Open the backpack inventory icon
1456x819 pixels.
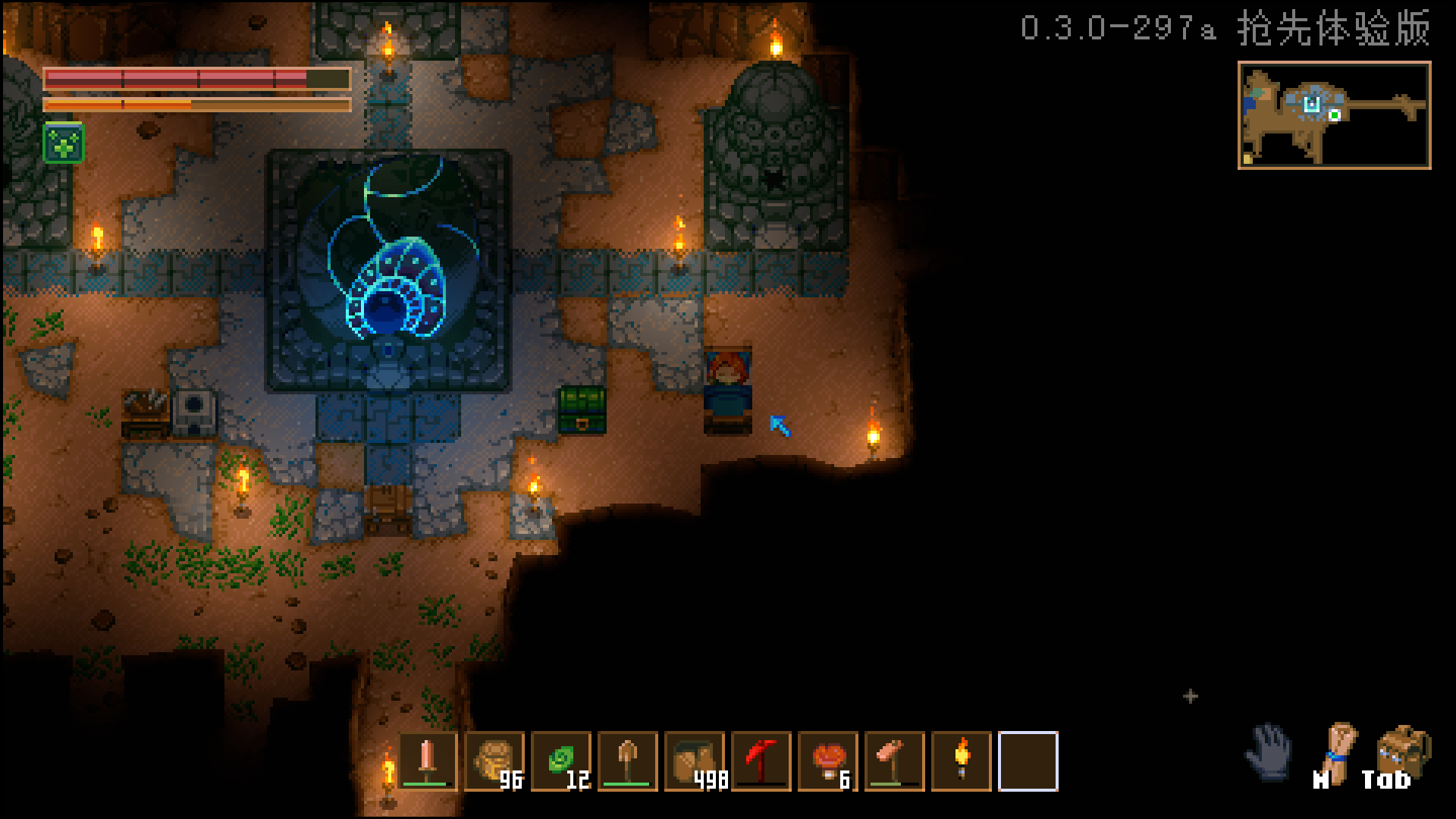click(1403, 753)
